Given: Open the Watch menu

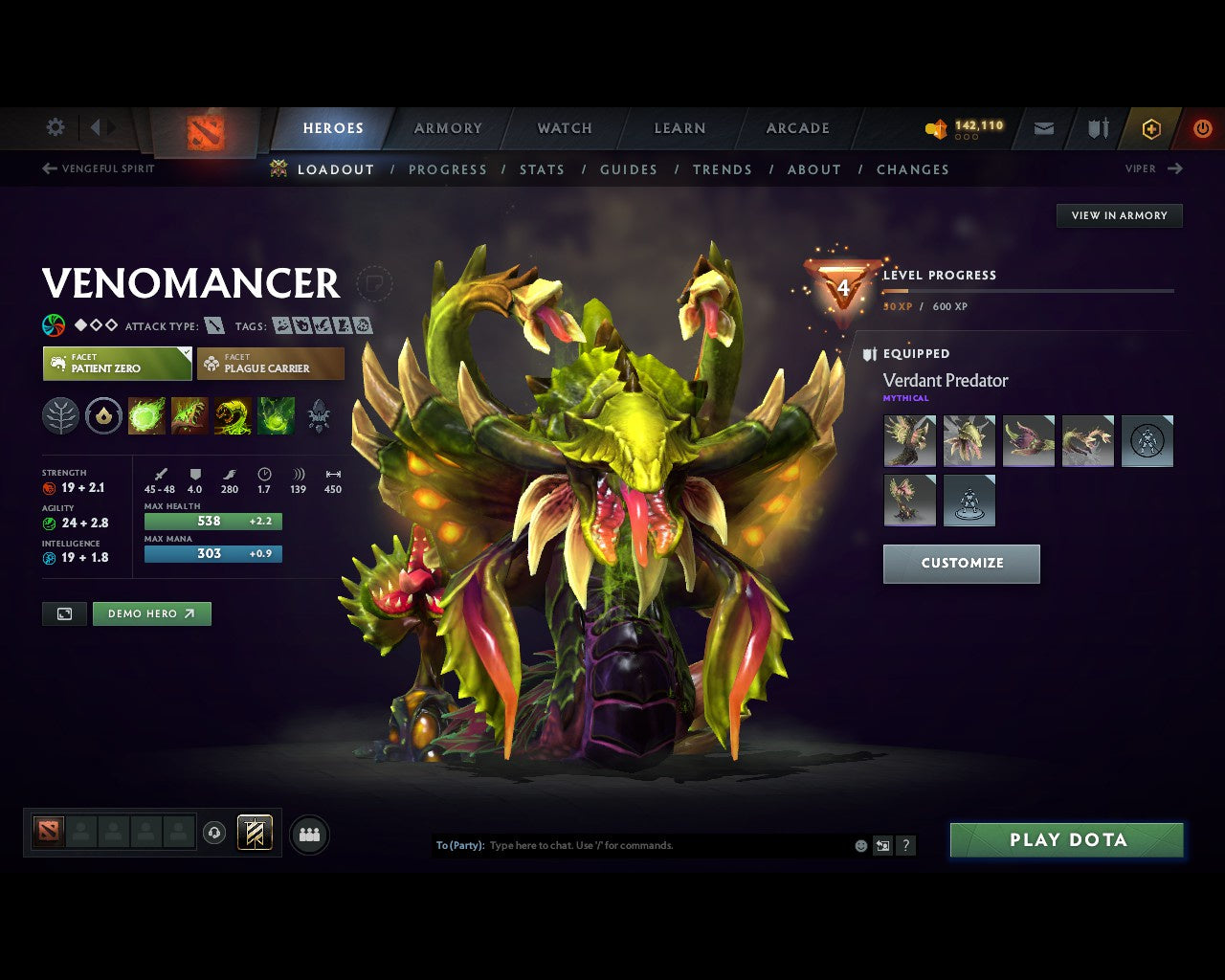Looking at the screenshot, I should 564,127.
